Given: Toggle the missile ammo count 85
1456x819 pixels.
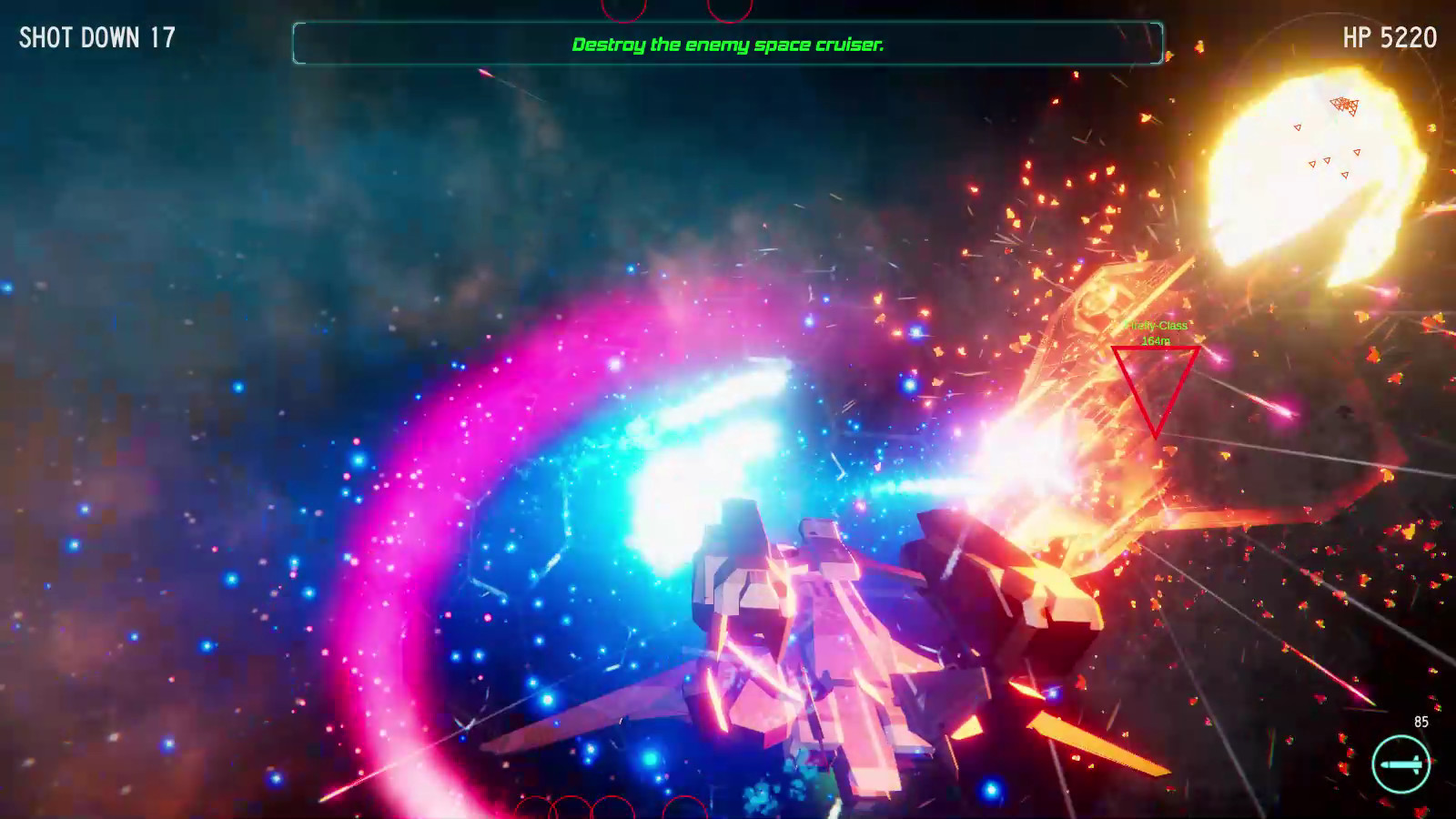Looking at the screenshot, I should (x=1420, y=722).
